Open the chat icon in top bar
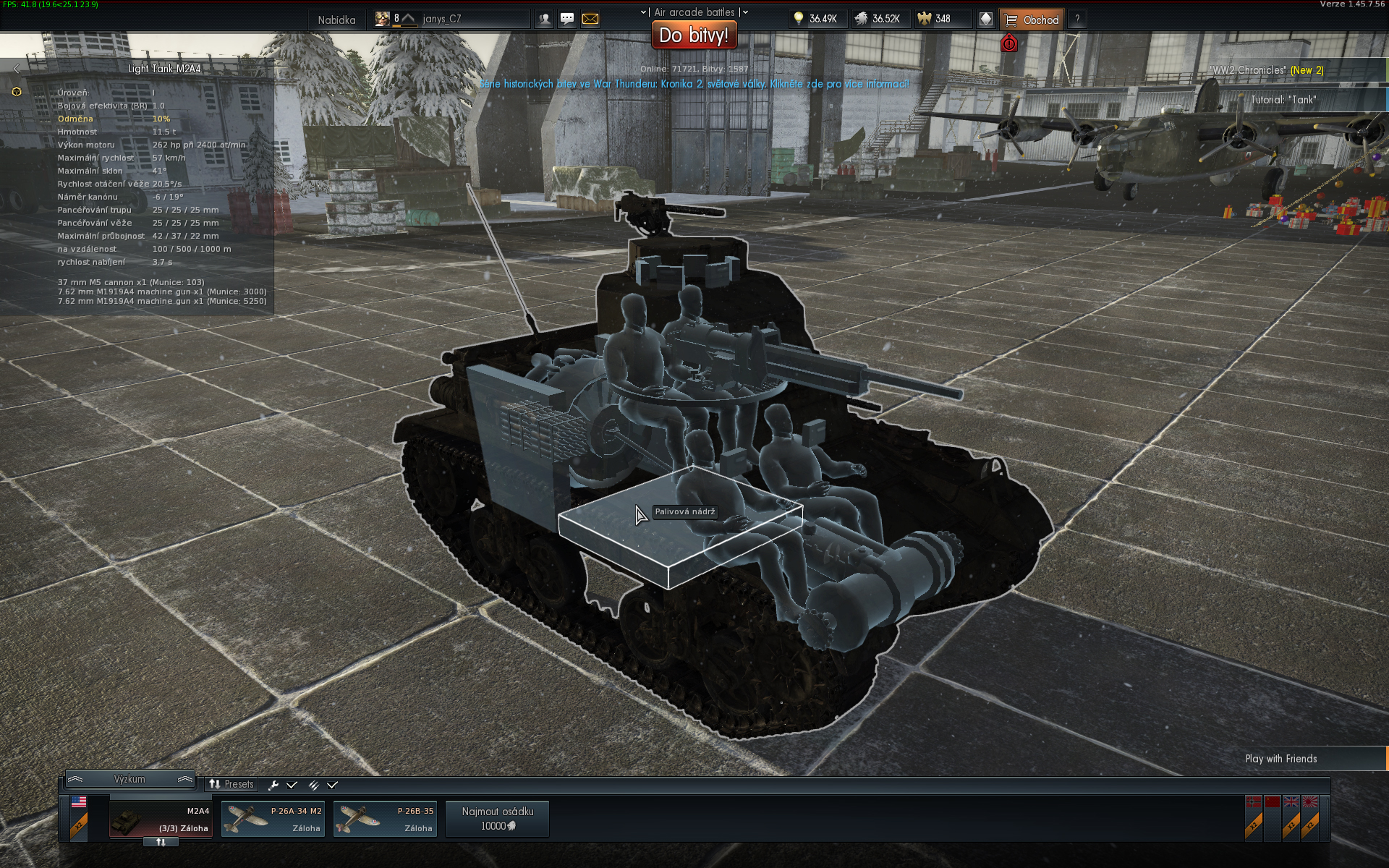The height and width of the screenshot is (868, 1389). point(566,17)
